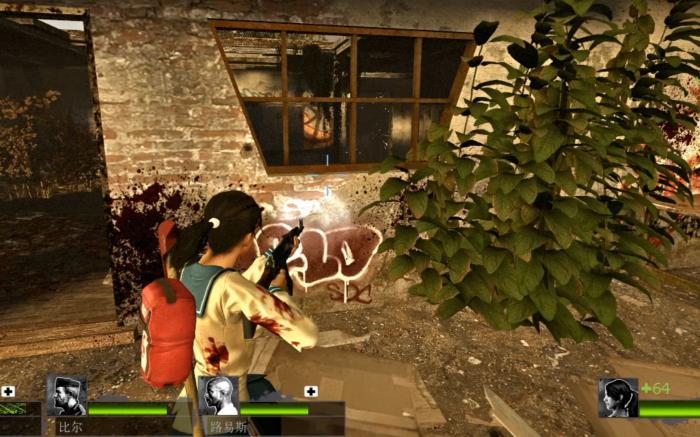Viewport: 700px width, 437px height.
Task: Select Louis's teammate portrait
Action: (219, 396)
